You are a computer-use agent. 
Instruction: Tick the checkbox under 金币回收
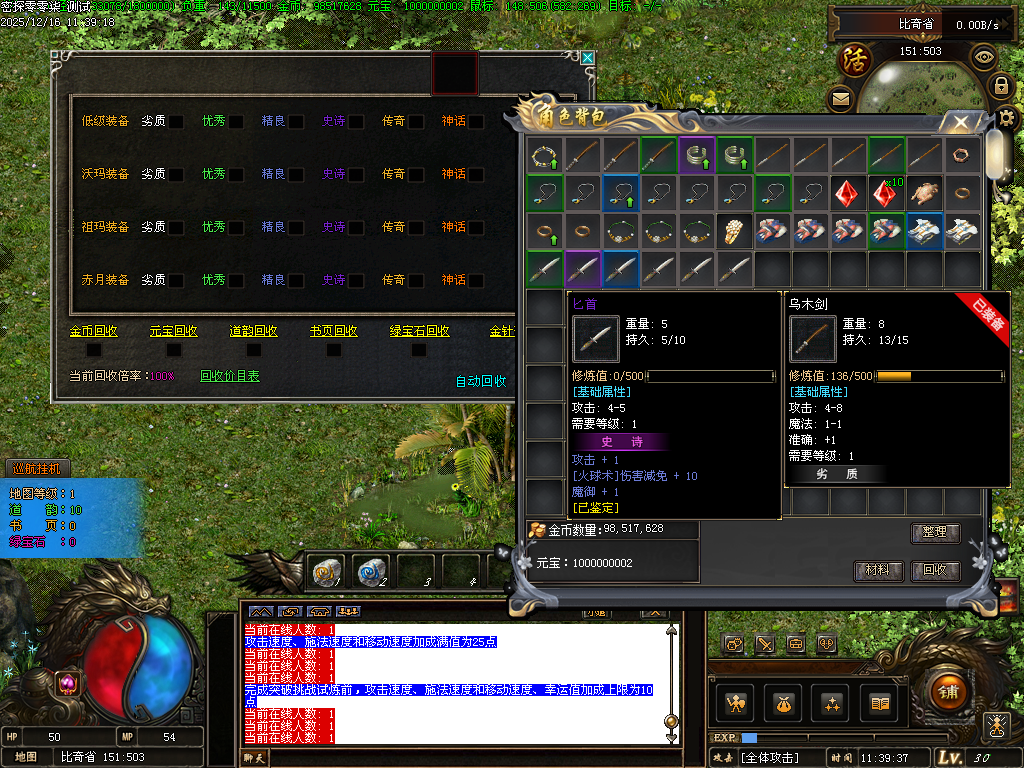pyautogui.click(x=94, y=350)
